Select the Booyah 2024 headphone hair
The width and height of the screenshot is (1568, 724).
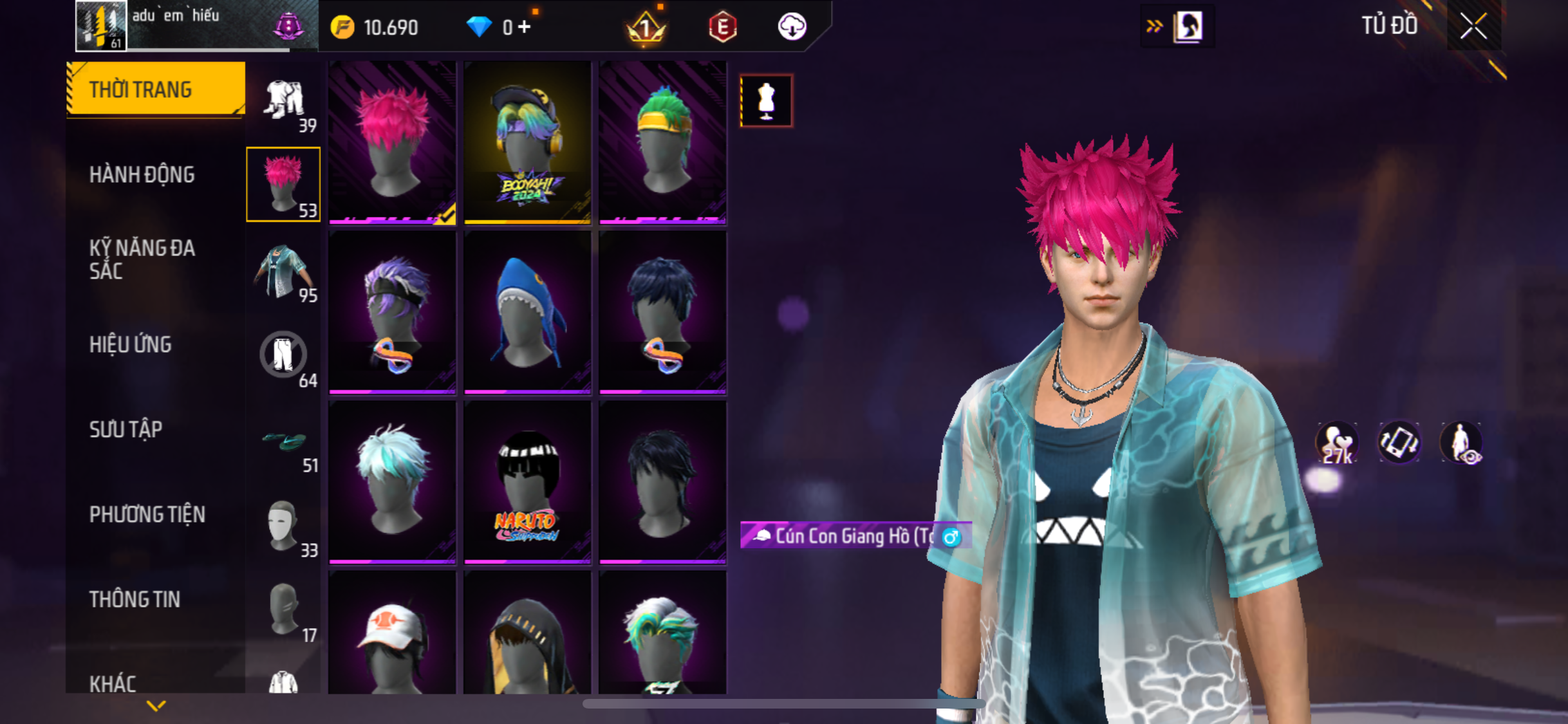527,143
